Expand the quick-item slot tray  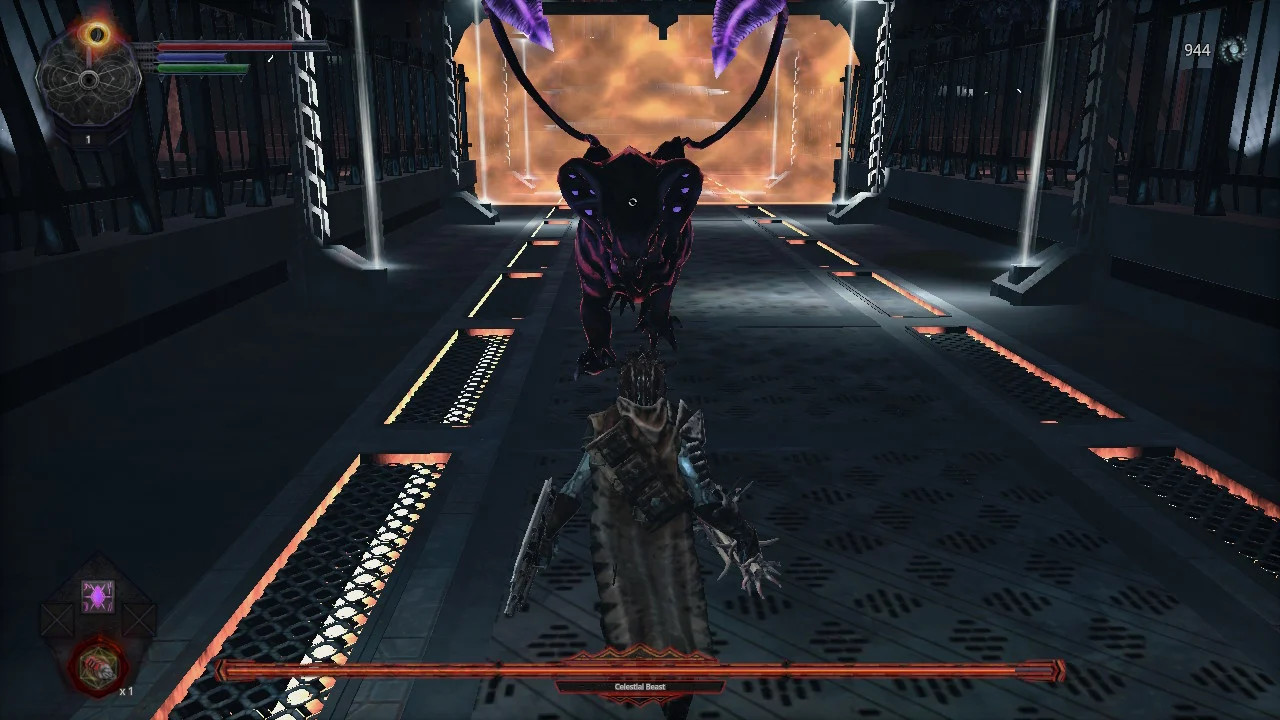pos(98,630)
